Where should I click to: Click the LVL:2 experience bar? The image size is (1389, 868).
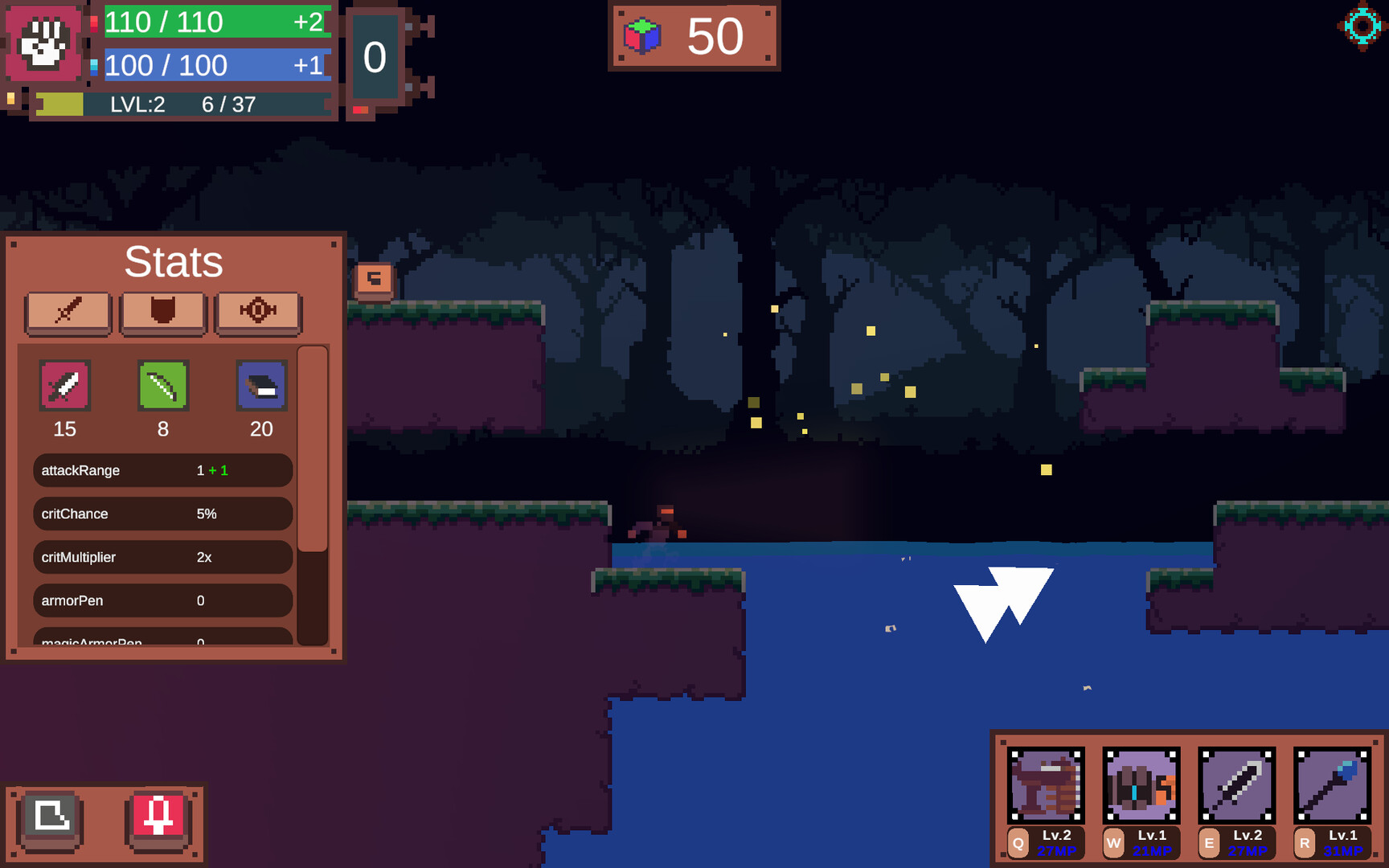click(x=181, y=104)
